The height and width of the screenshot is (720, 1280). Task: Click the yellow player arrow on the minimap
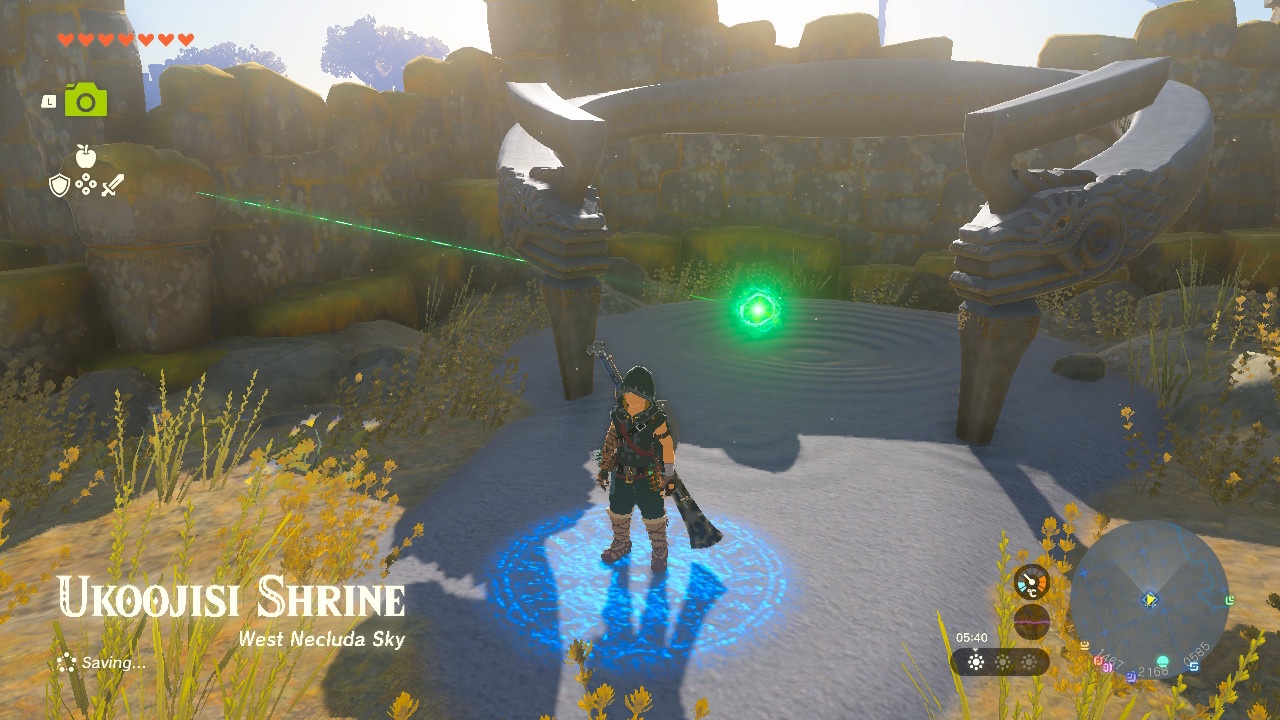coord(1150,600)
